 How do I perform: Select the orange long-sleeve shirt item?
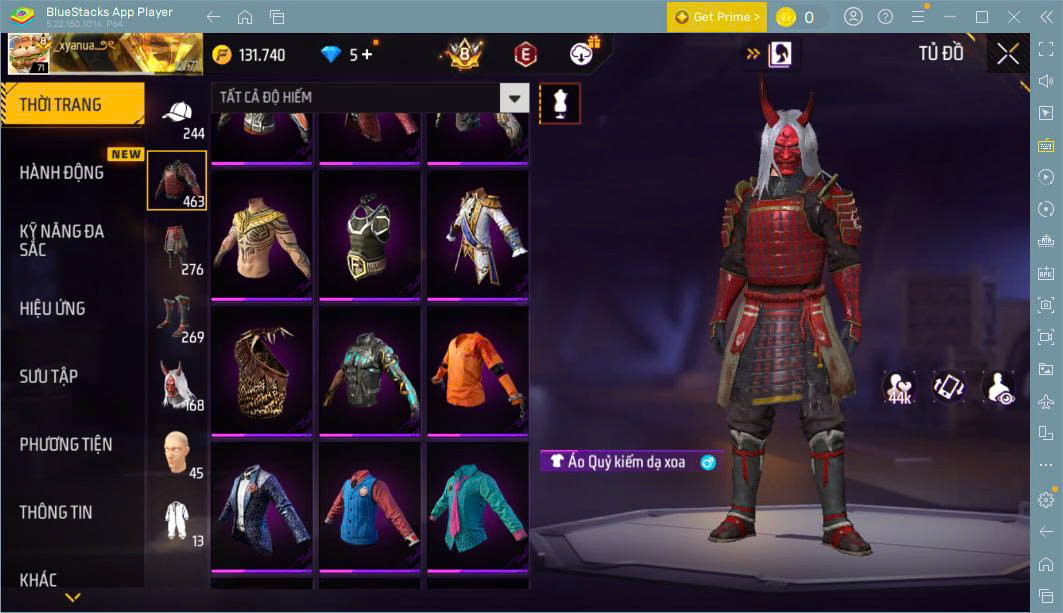coord(477,369)
